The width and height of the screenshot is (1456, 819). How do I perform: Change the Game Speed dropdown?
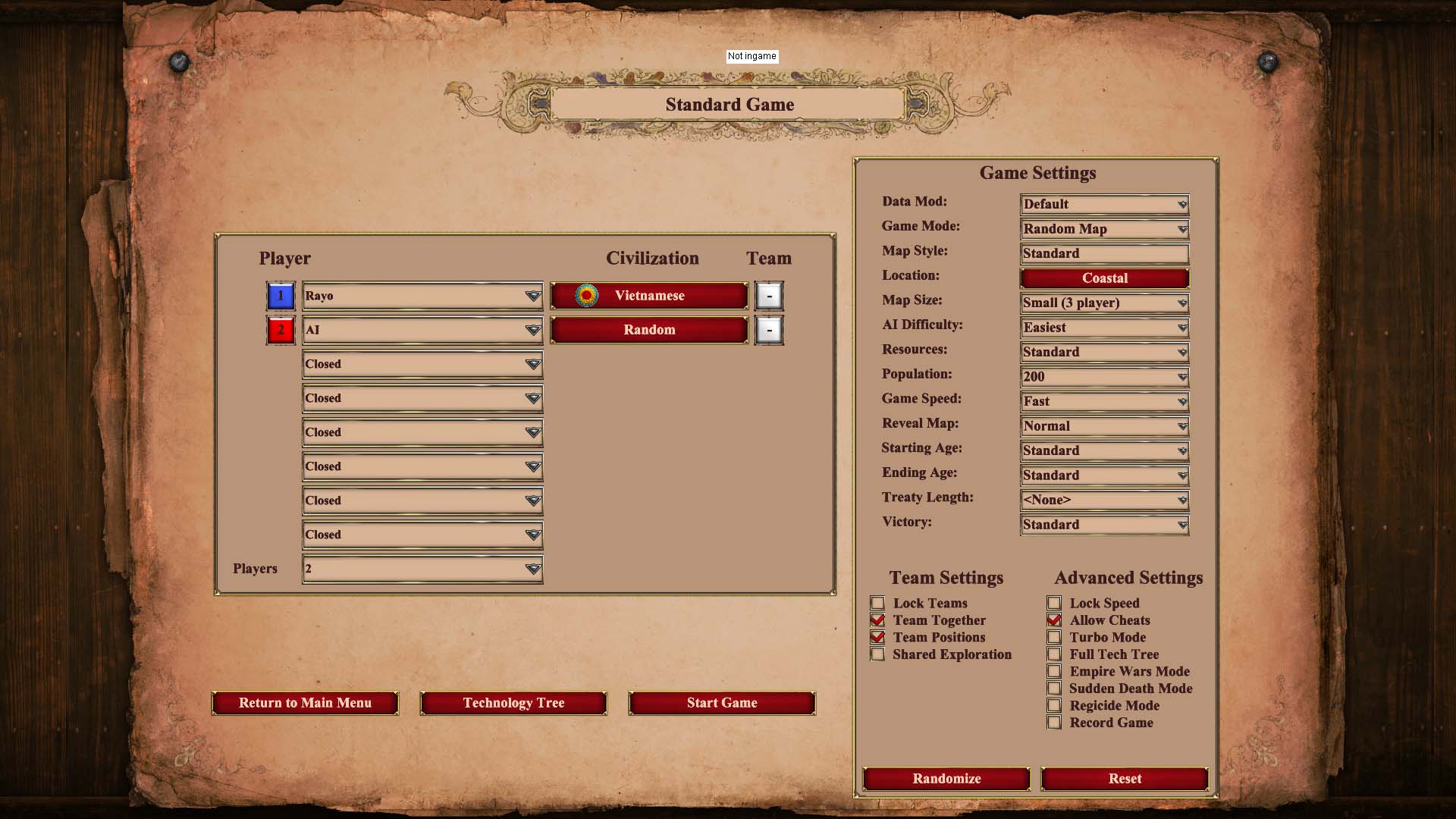pos(1104,401)
